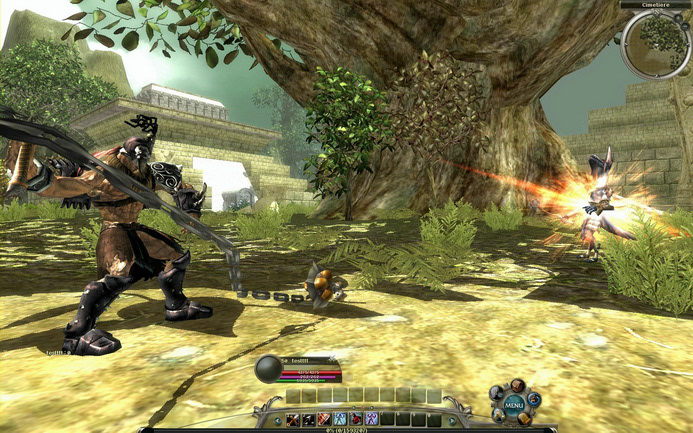Select the red item hotbar slot
693x433 pixels.
click(x=356, y=419)
